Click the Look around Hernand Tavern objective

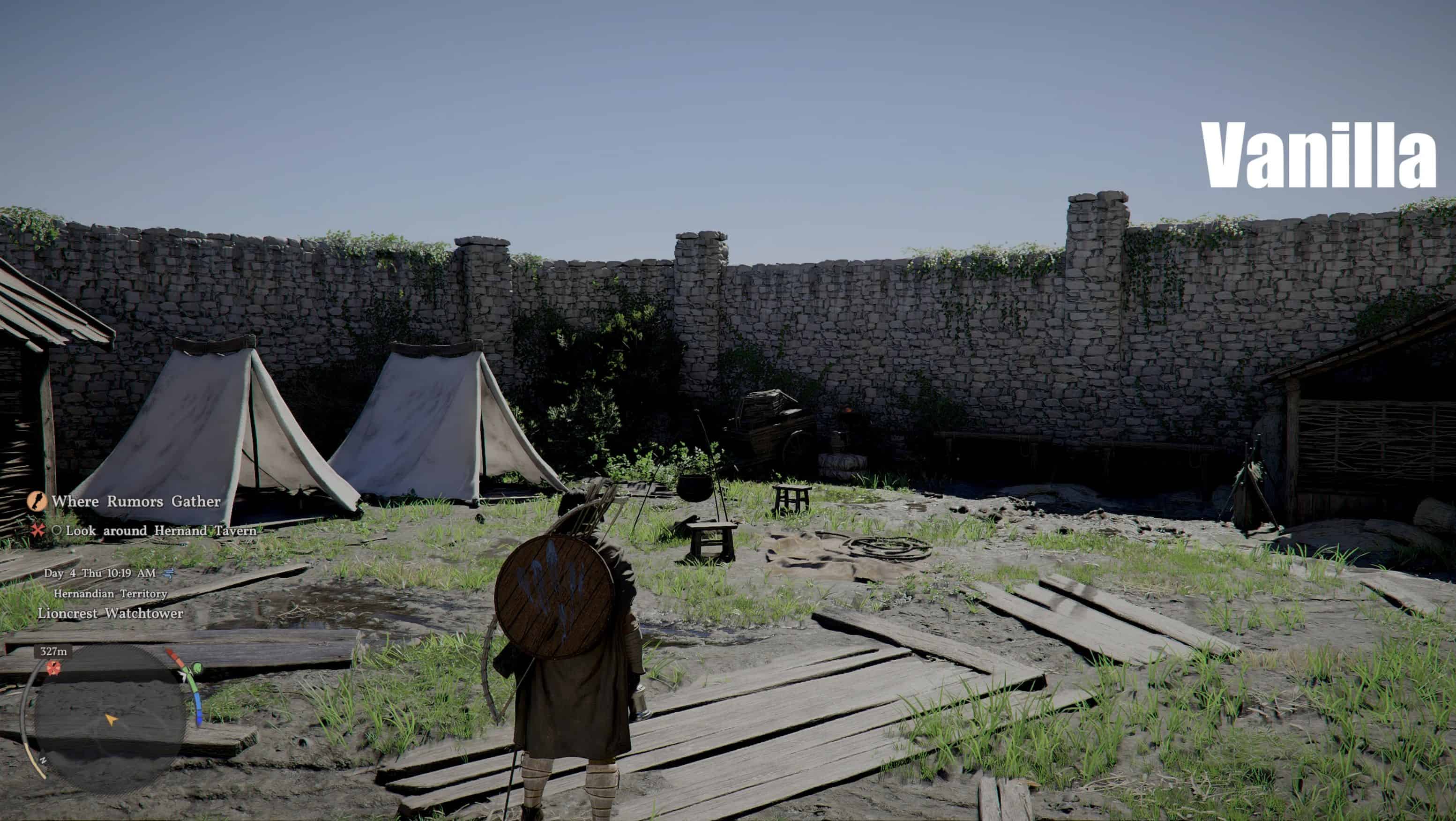[161, 530]
